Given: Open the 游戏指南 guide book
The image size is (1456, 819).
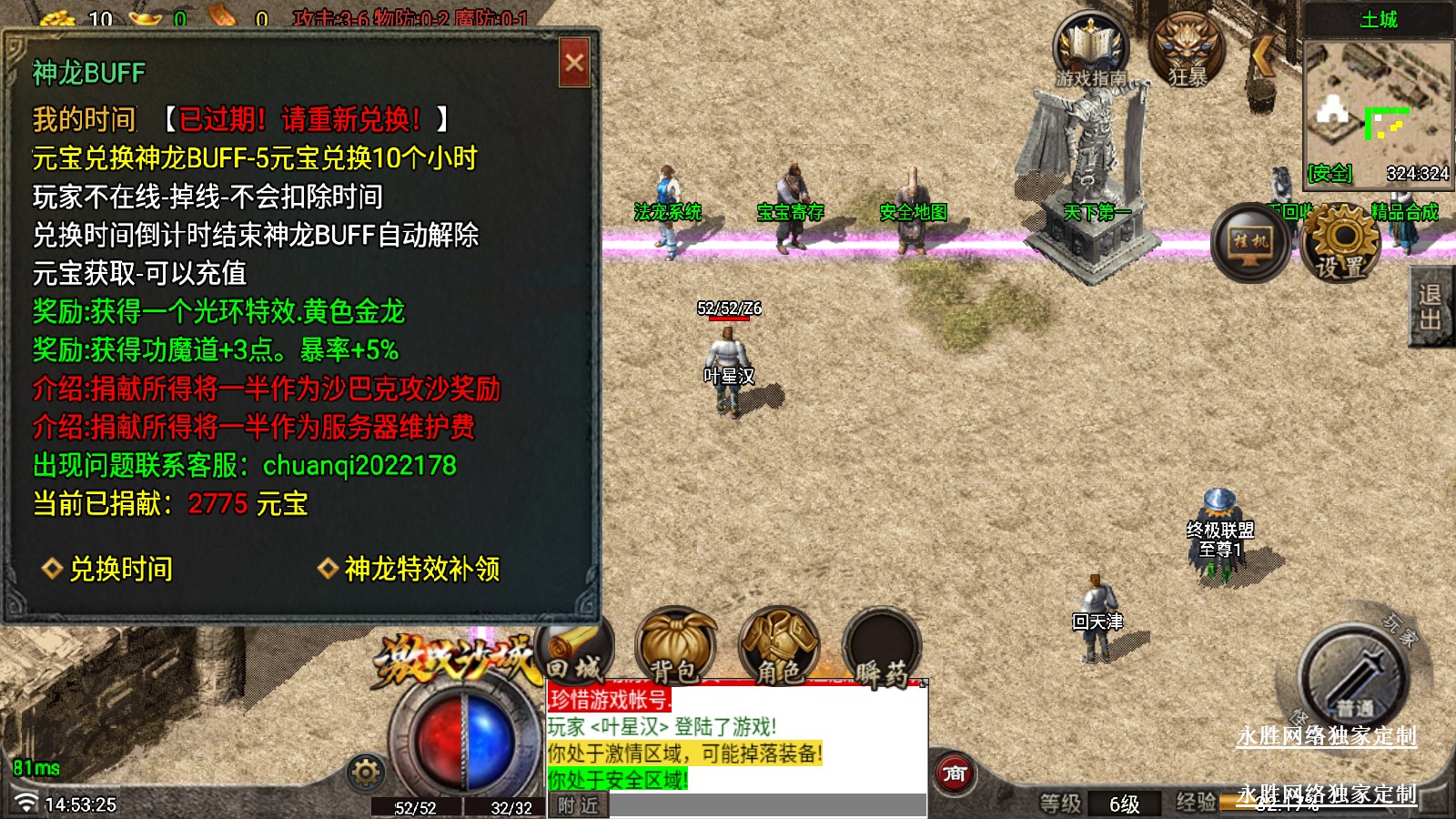Looking at the screenshot, I should point(1090,52).
